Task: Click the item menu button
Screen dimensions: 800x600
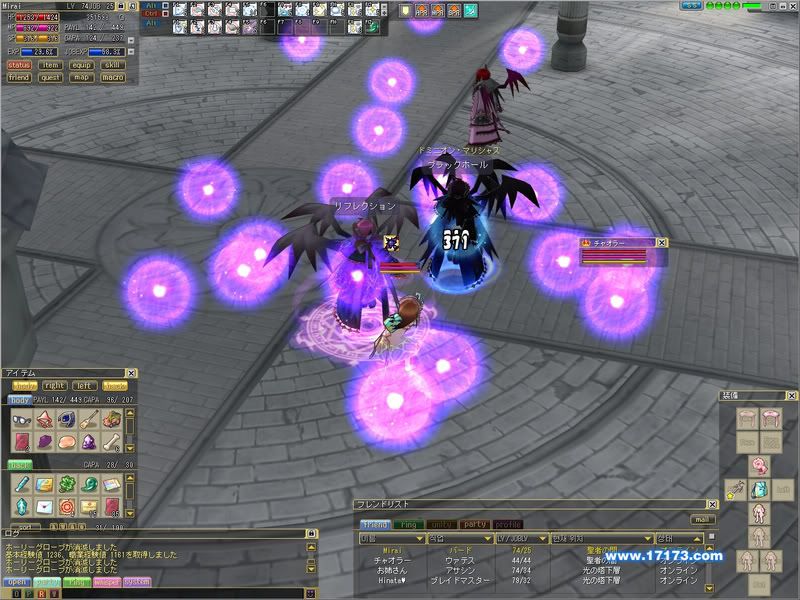Action: click(50, 64)
